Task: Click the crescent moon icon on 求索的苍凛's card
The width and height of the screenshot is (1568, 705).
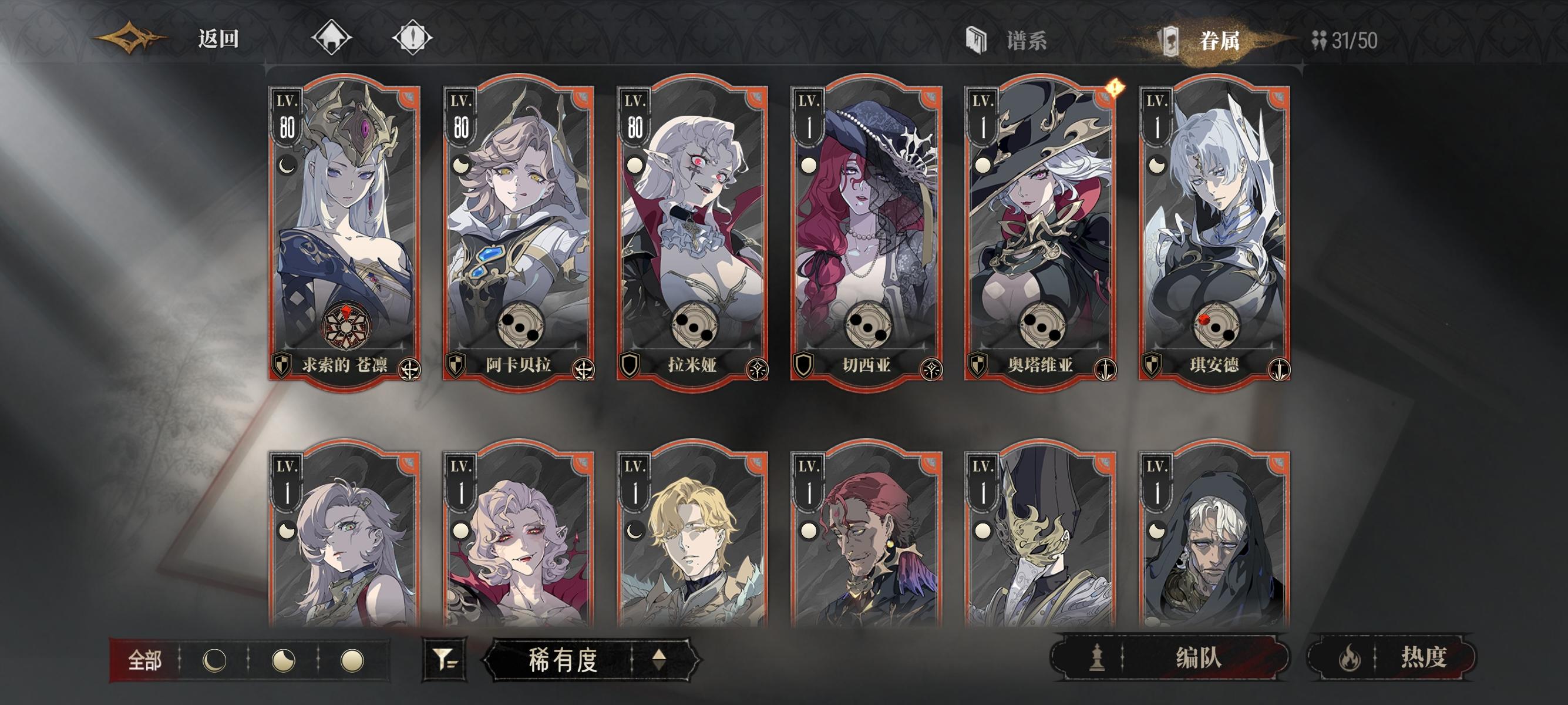Action: pyautogui.click(x=286, y=165)
